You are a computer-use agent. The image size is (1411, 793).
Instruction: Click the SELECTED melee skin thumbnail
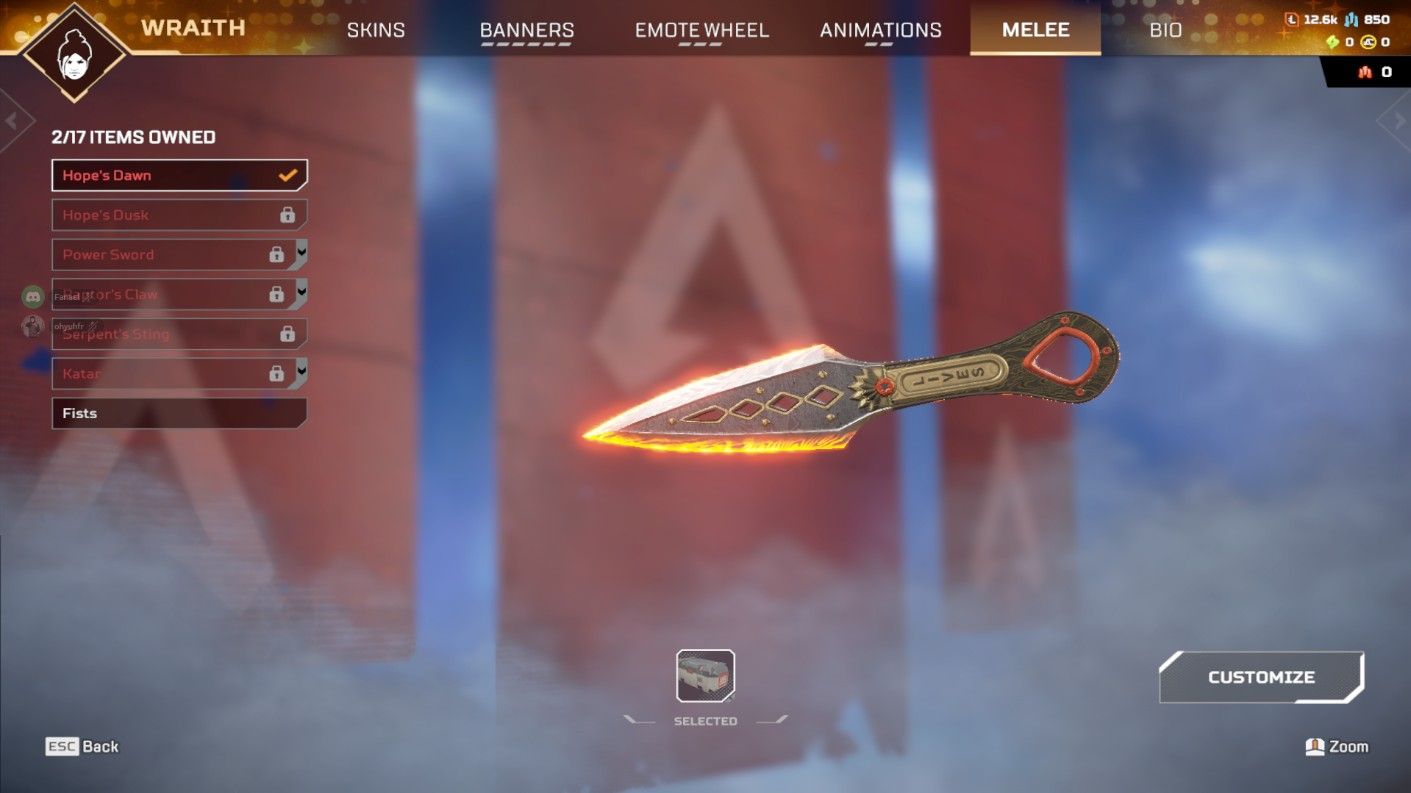(704, 676)
